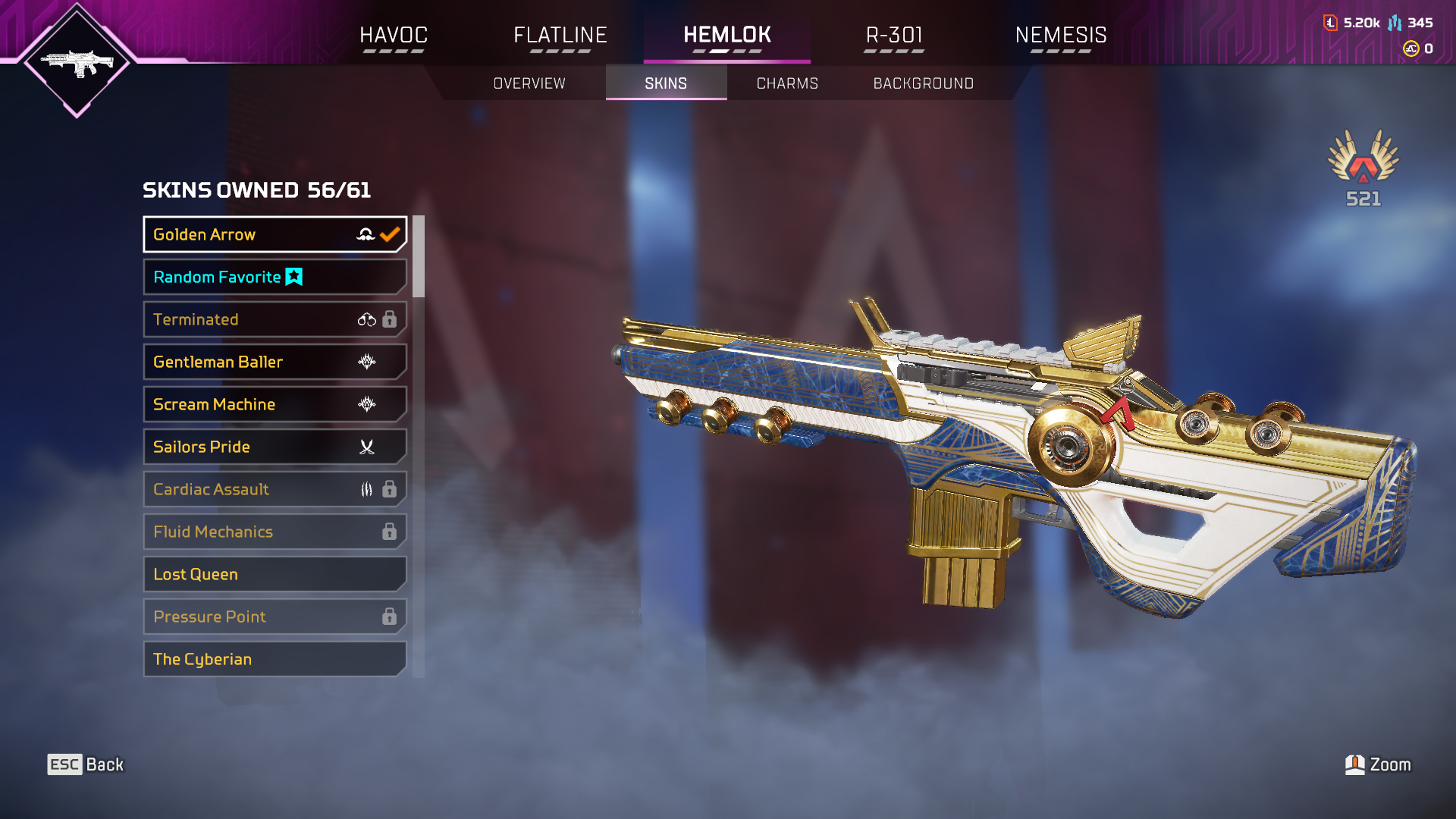The width and height of the screenshot is (1456, 819).
Task: Open the FLATLINE weapon tab
Action: [x=560, y=36]
